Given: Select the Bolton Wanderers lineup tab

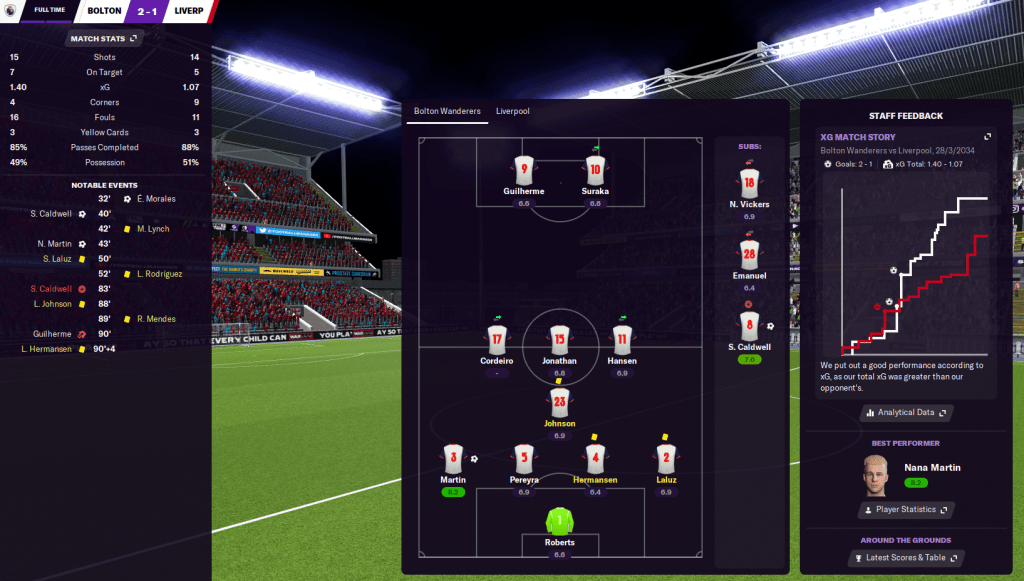Looking at the screenshot, I should [447, 111].
